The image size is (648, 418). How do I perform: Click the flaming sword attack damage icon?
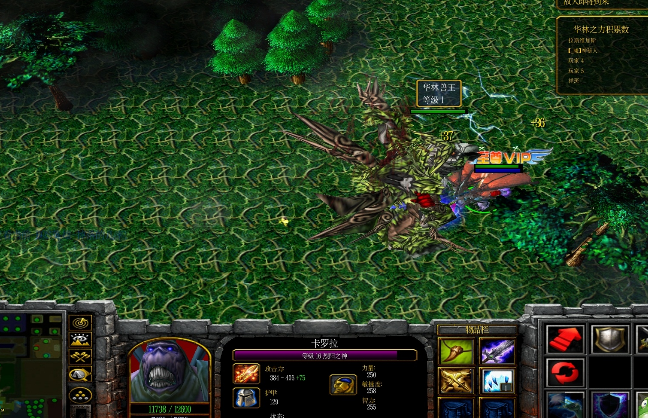pos(246,374)
